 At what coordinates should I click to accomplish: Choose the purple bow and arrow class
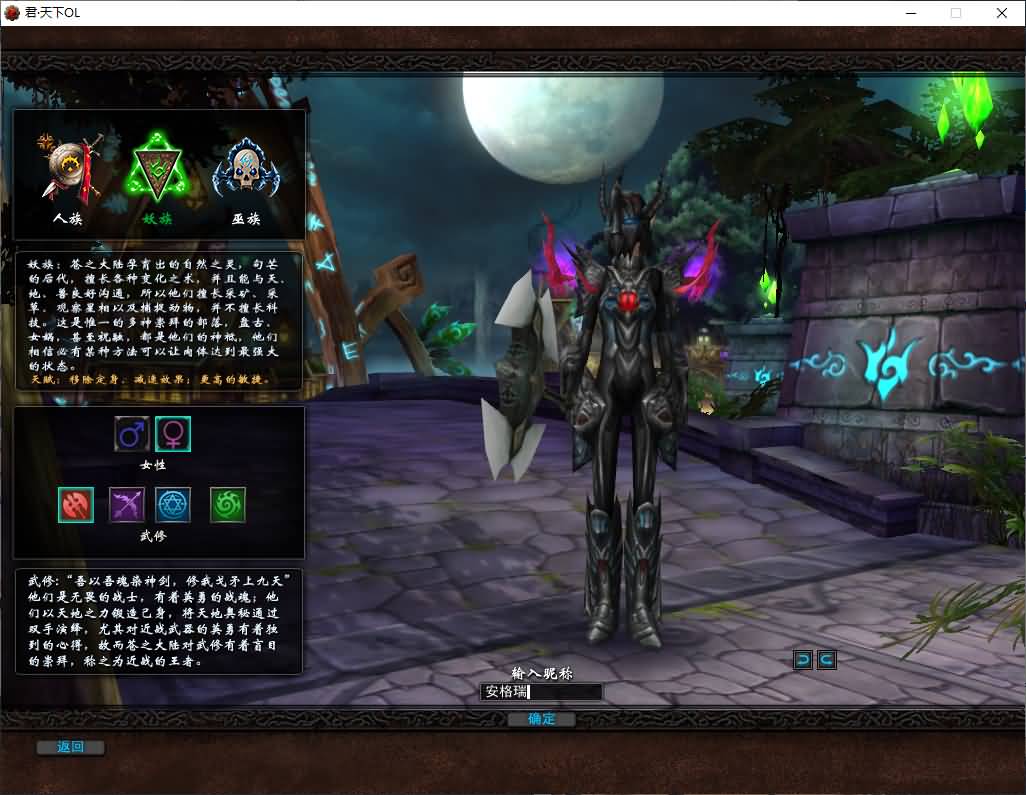click(x=127, y=505)
